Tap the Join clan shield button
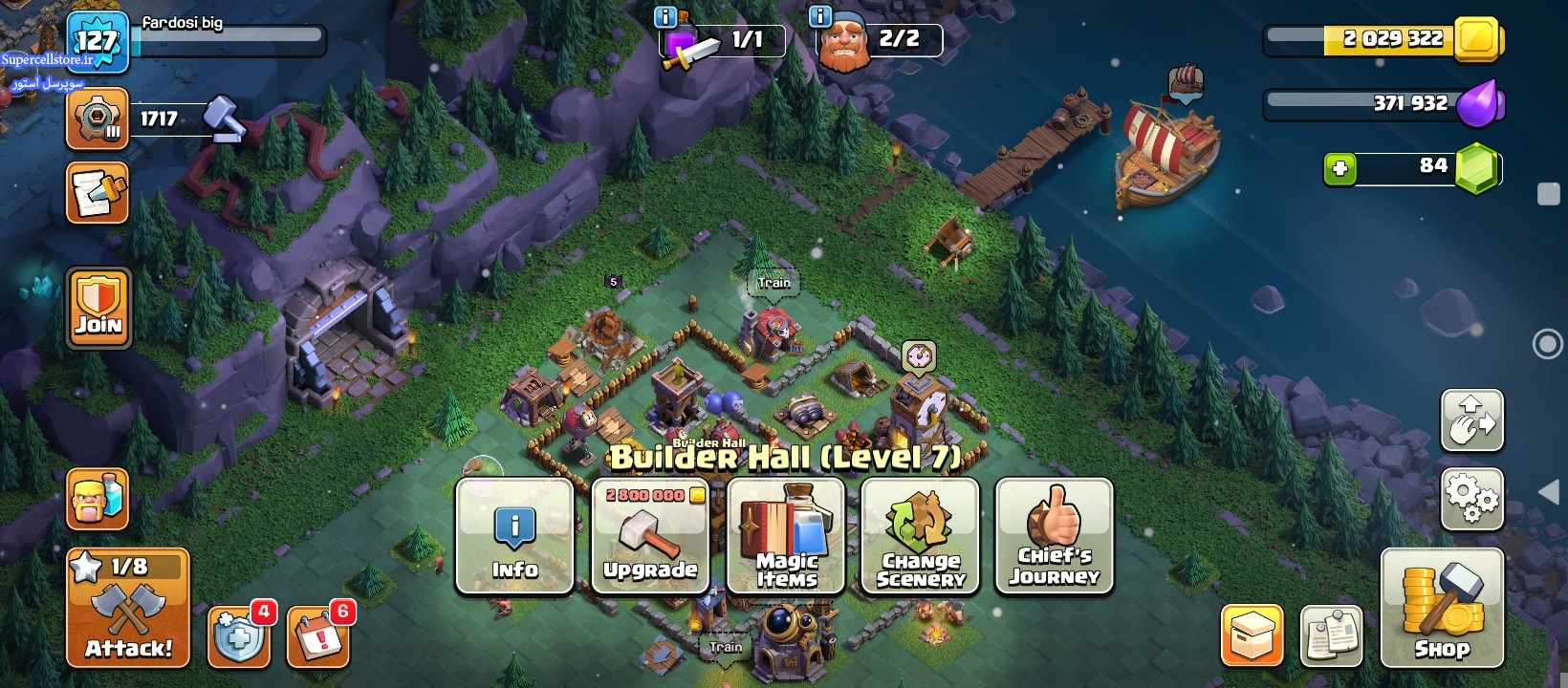 click(x=98, y=308)
